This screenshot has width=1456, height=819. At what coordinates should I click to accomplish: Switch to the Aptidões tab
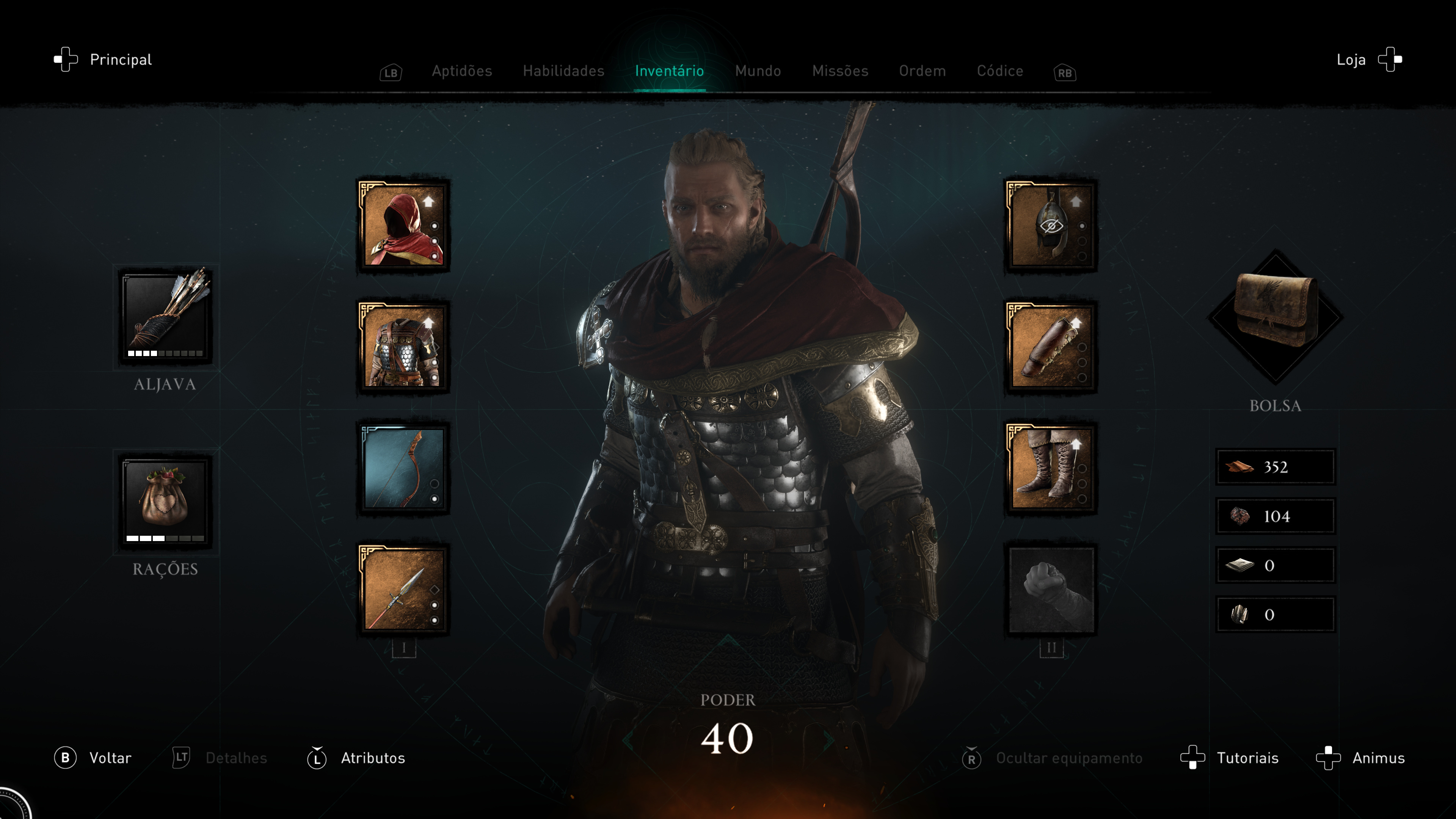[462, 71]
